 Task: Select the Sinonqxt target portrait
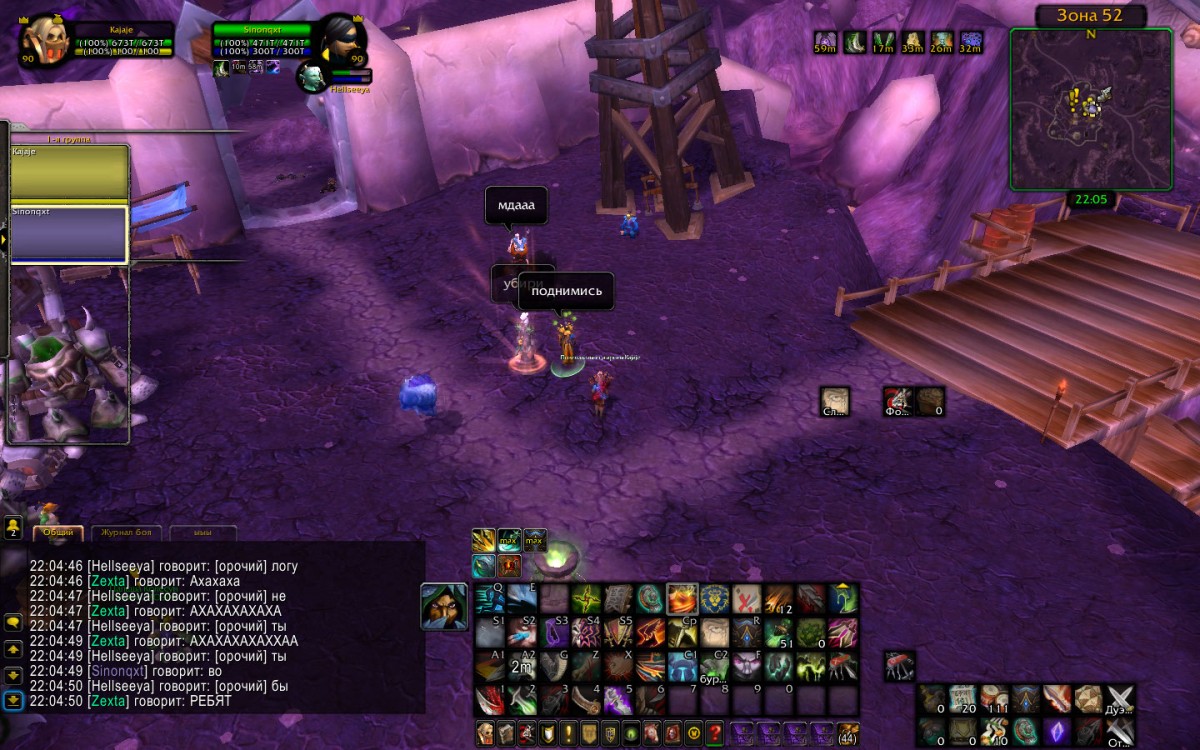point(341,40)
